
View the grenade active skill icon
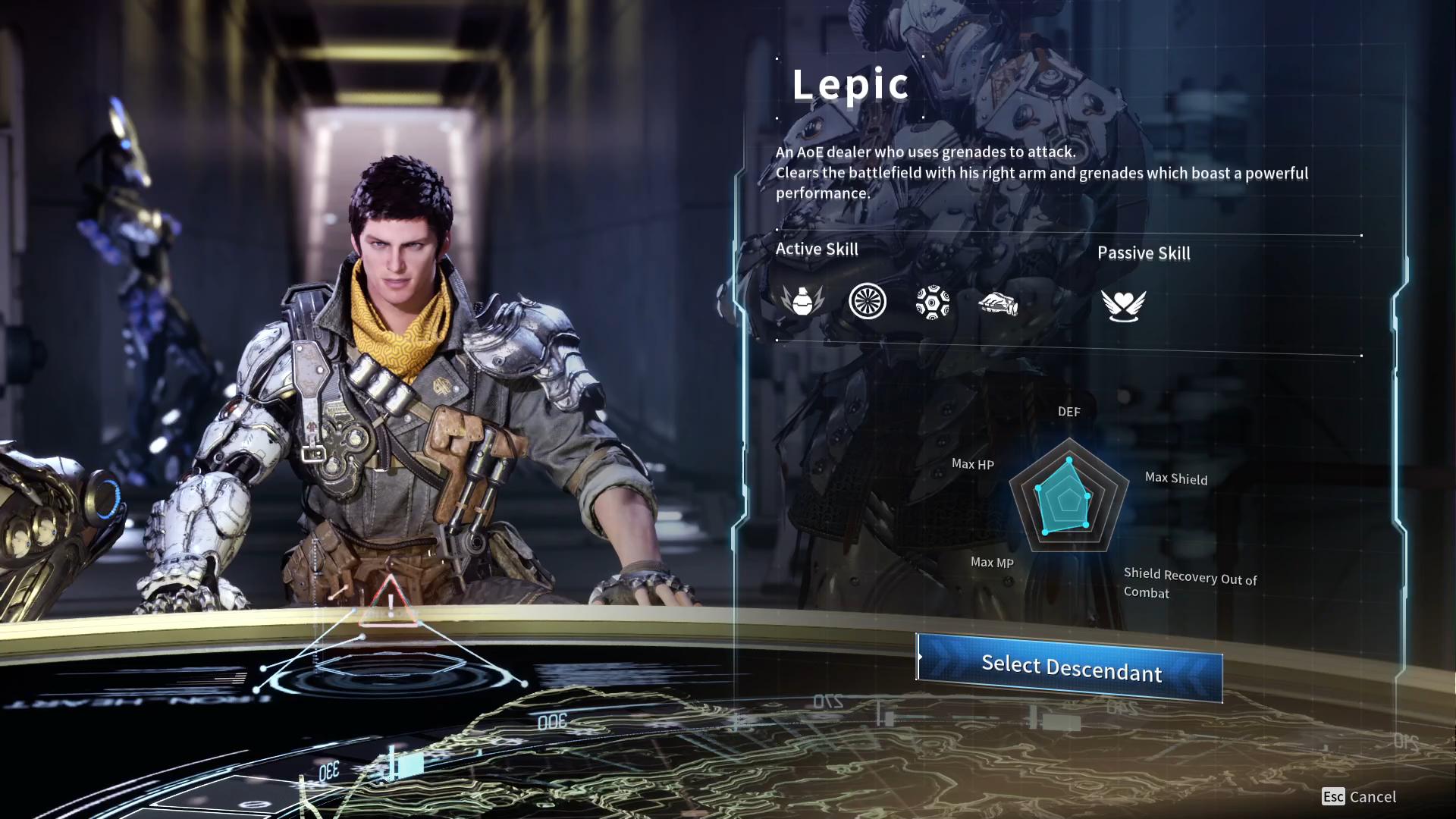(x=802, y=301)
